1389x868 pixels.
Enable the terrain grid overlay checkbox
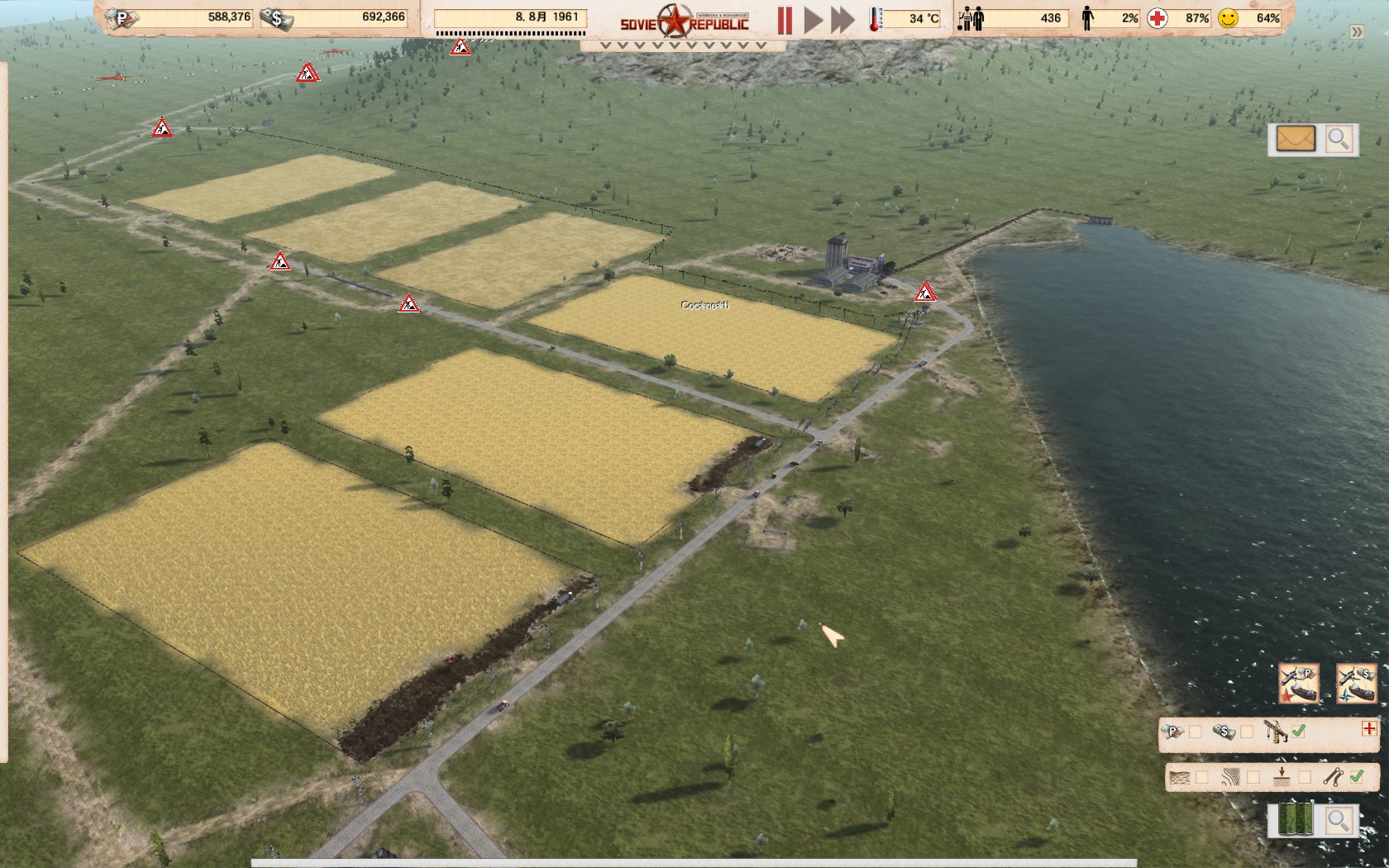[1202, 778]
